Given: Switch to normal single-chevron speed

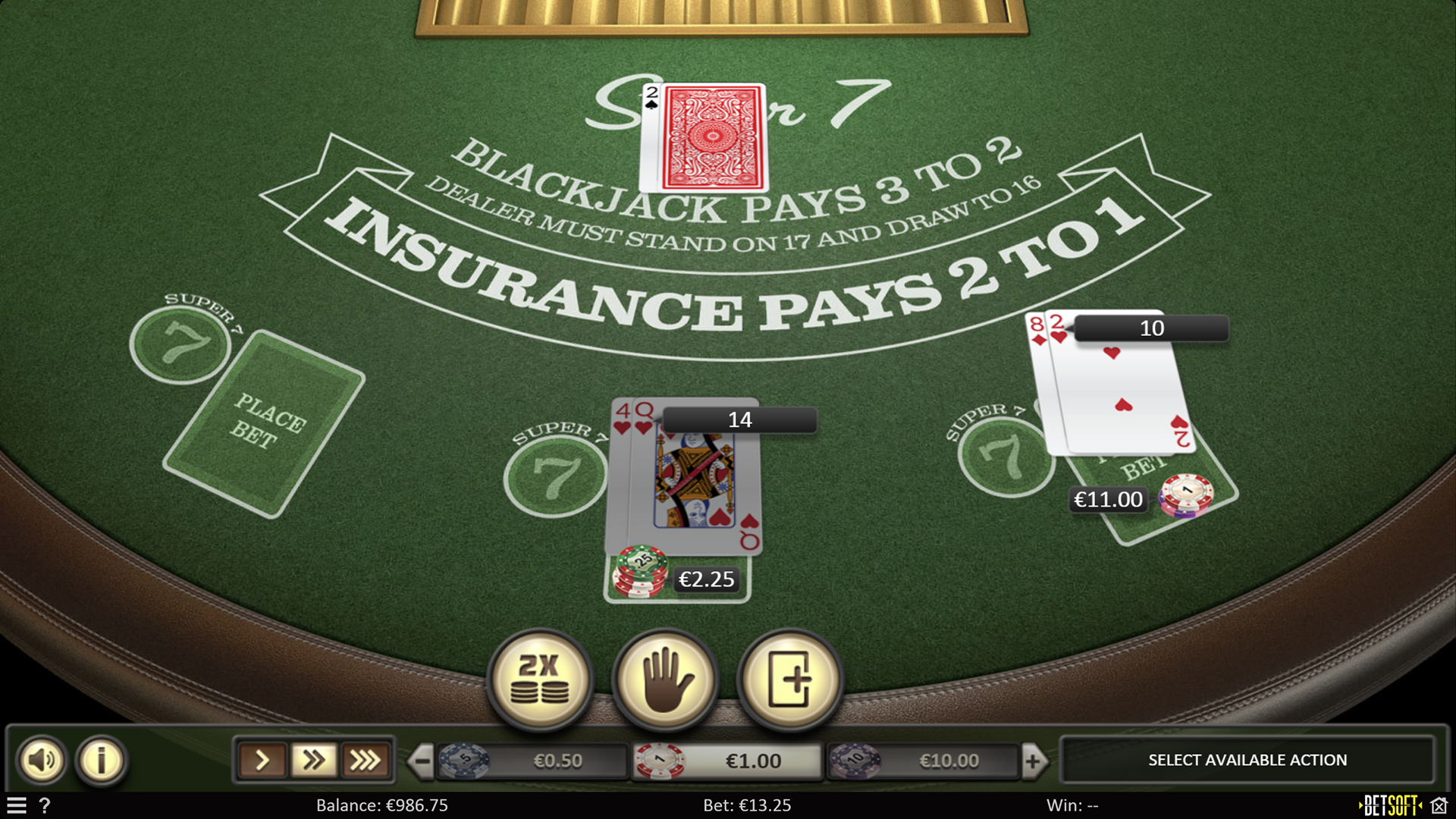Looking at the screenshot, I should [x=262, y=759].
